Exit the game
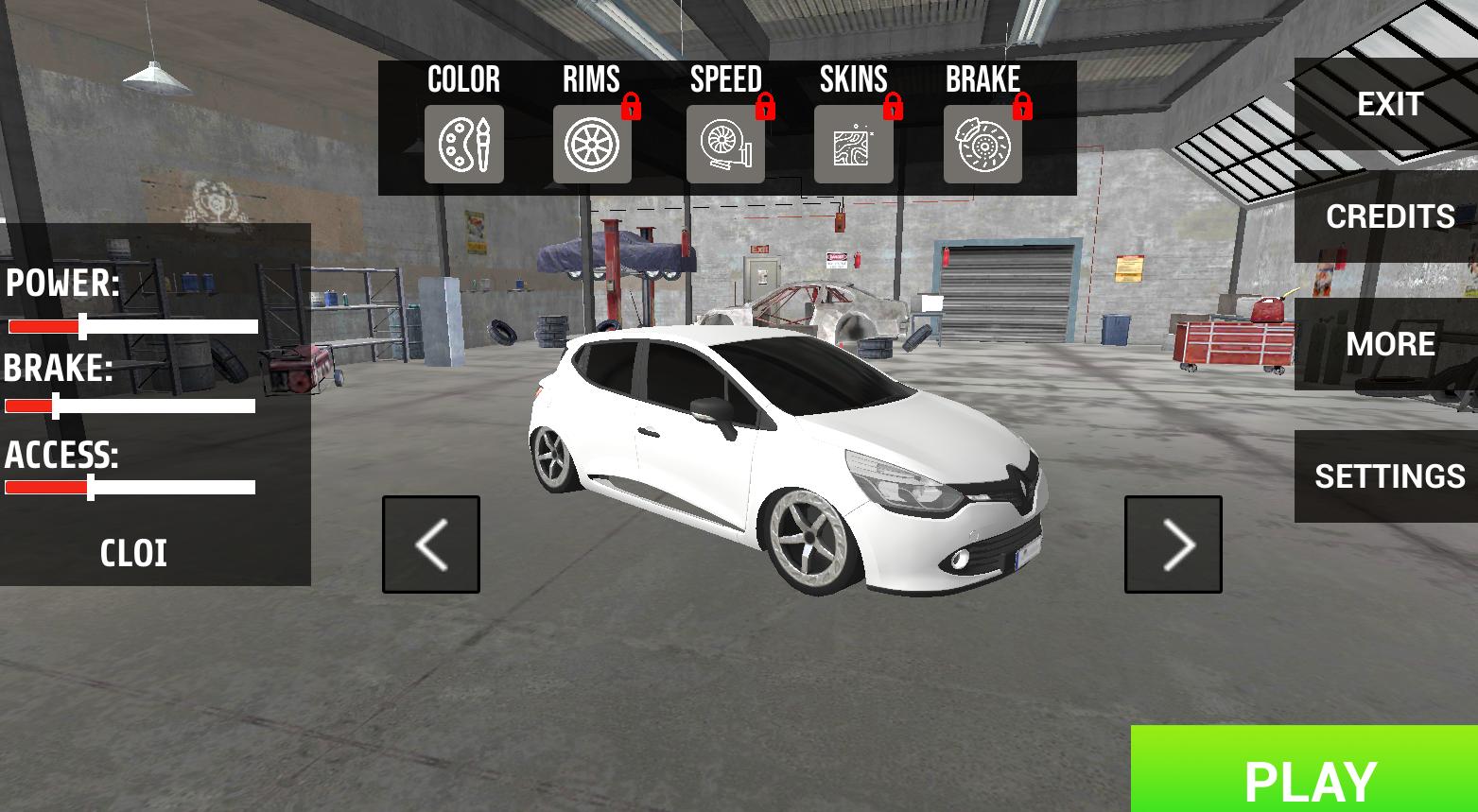 [x=1389, y=104]
